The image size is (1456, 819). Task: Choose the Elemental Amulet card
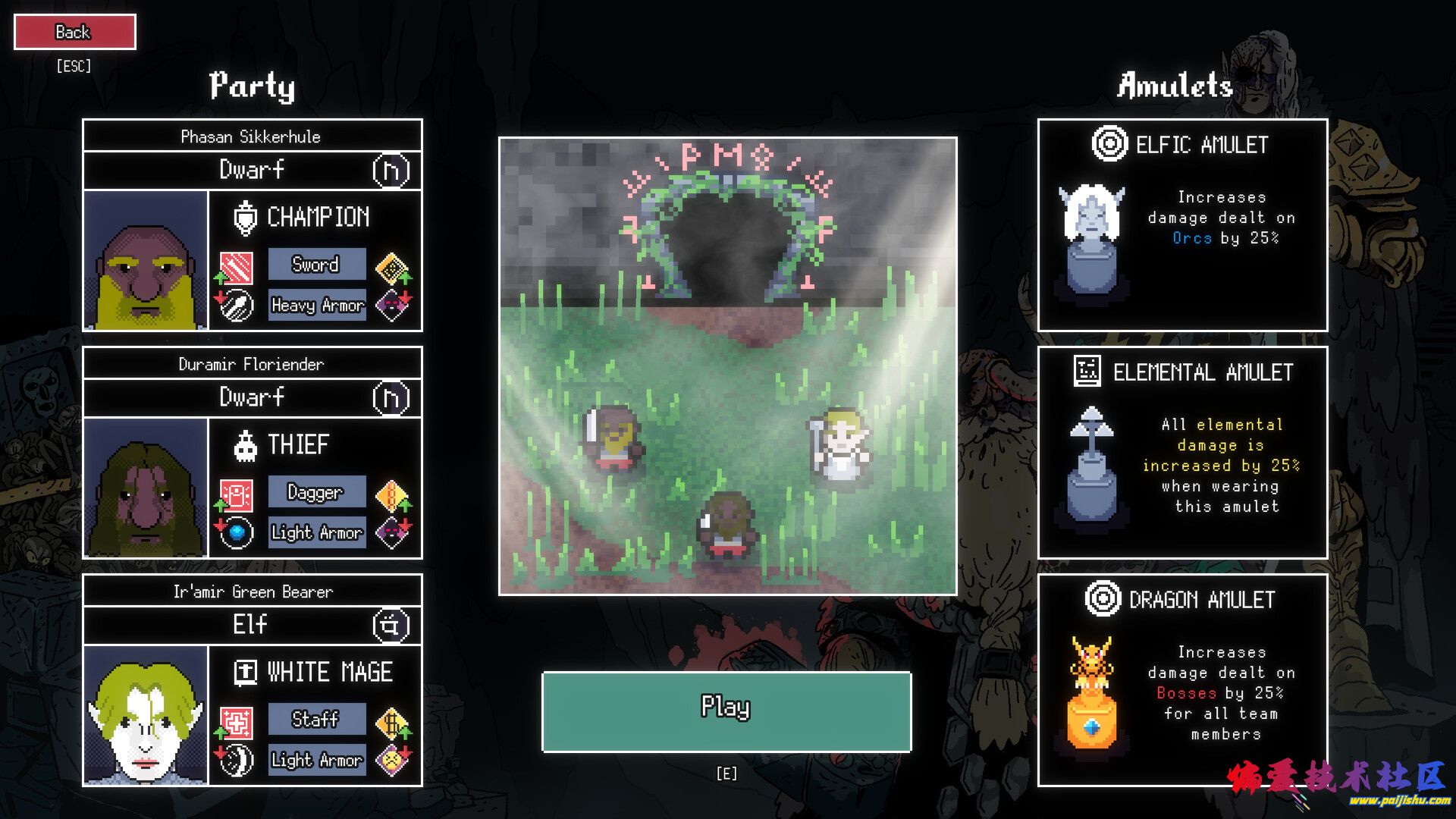(1181, 452)
